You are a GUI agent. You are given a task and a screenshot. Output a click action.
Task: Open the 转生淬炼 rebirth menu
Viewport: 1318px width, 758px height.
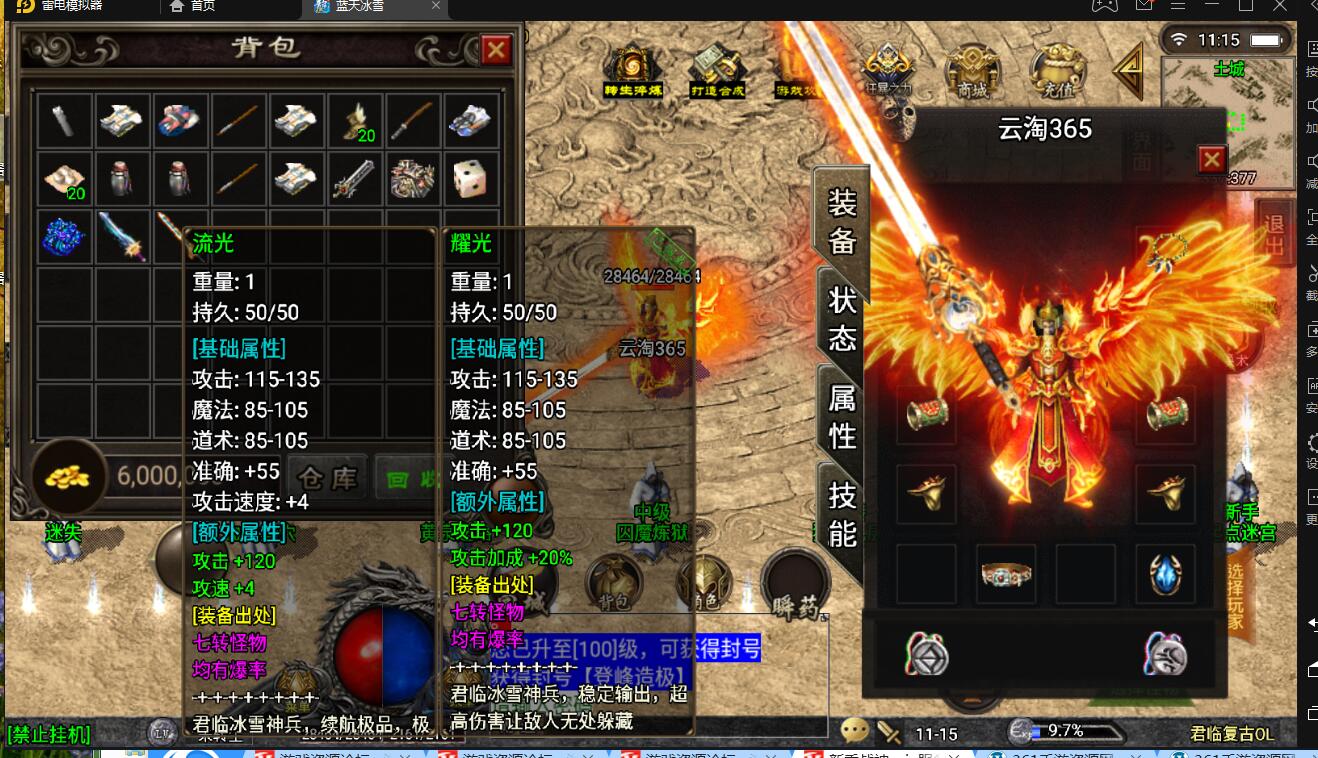632,70
